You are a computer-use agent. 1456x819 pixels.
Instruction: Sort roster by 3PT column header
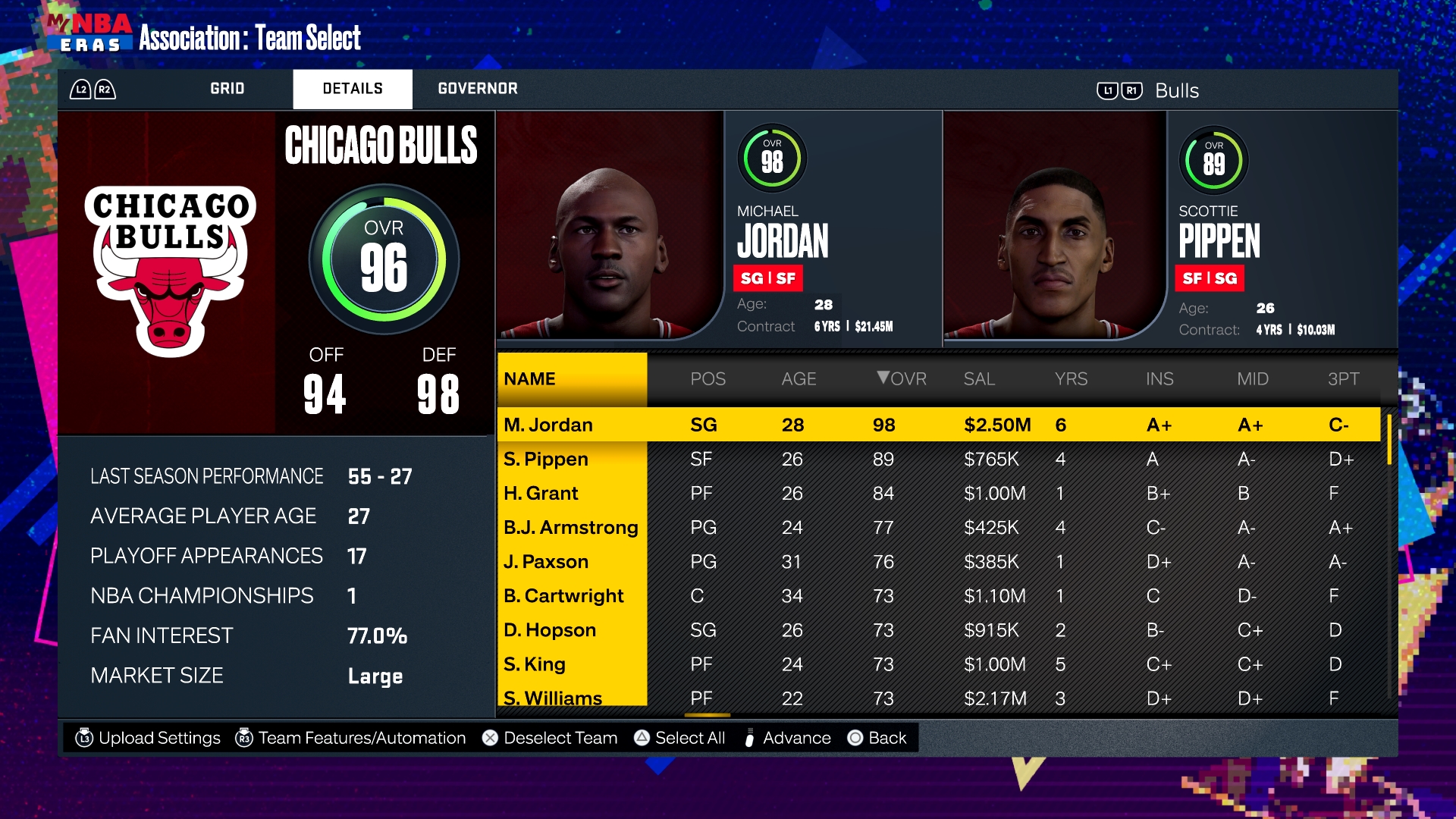click(1343, 378)
